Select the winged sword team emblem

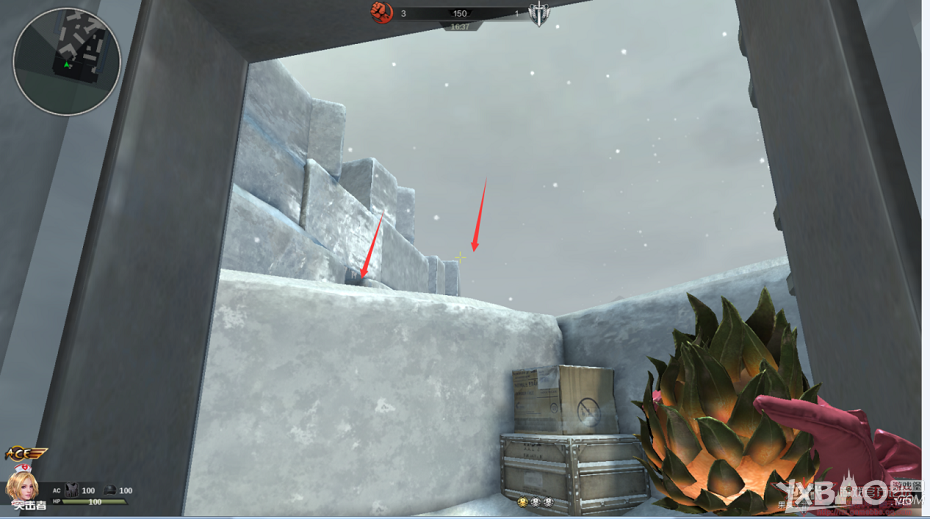tap(539, 14)
